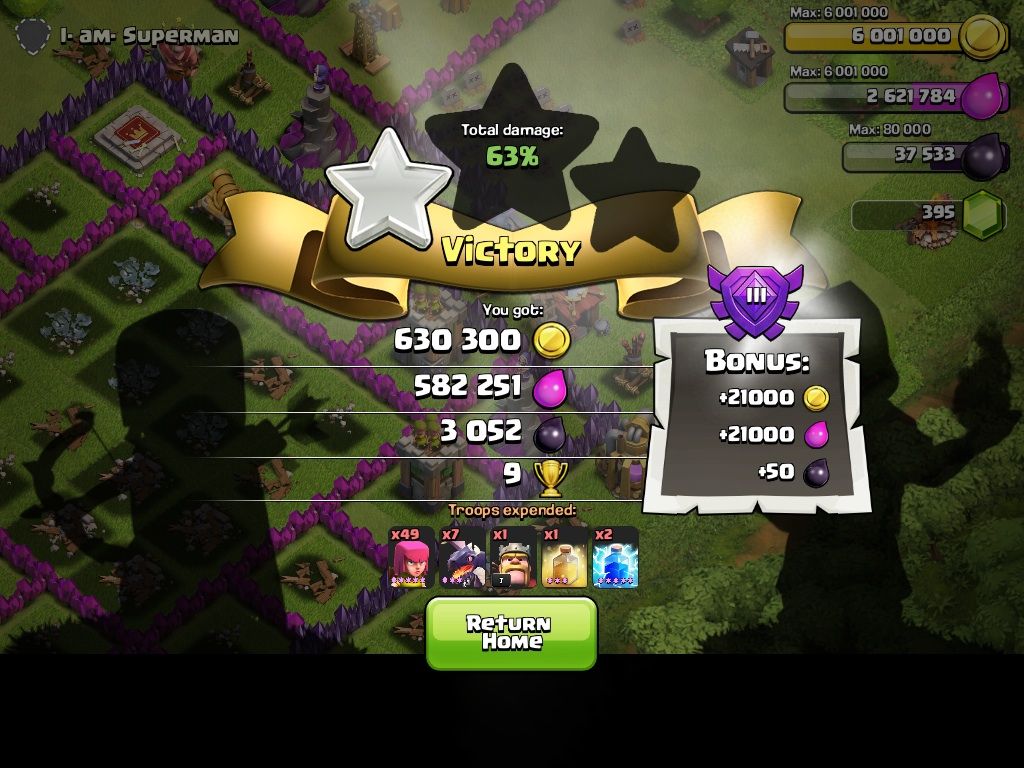Click the clan shield beside the player name
The height and width of the screenshot is (768, 1024).
(33, 37)
